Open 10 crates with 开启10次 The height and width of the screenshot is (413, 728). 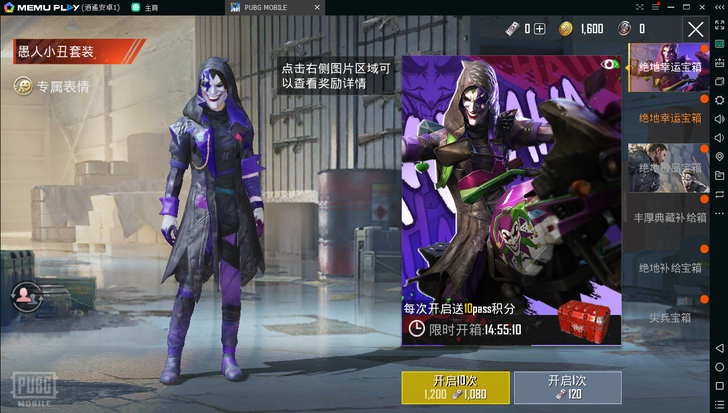click(x=455, y=388)
